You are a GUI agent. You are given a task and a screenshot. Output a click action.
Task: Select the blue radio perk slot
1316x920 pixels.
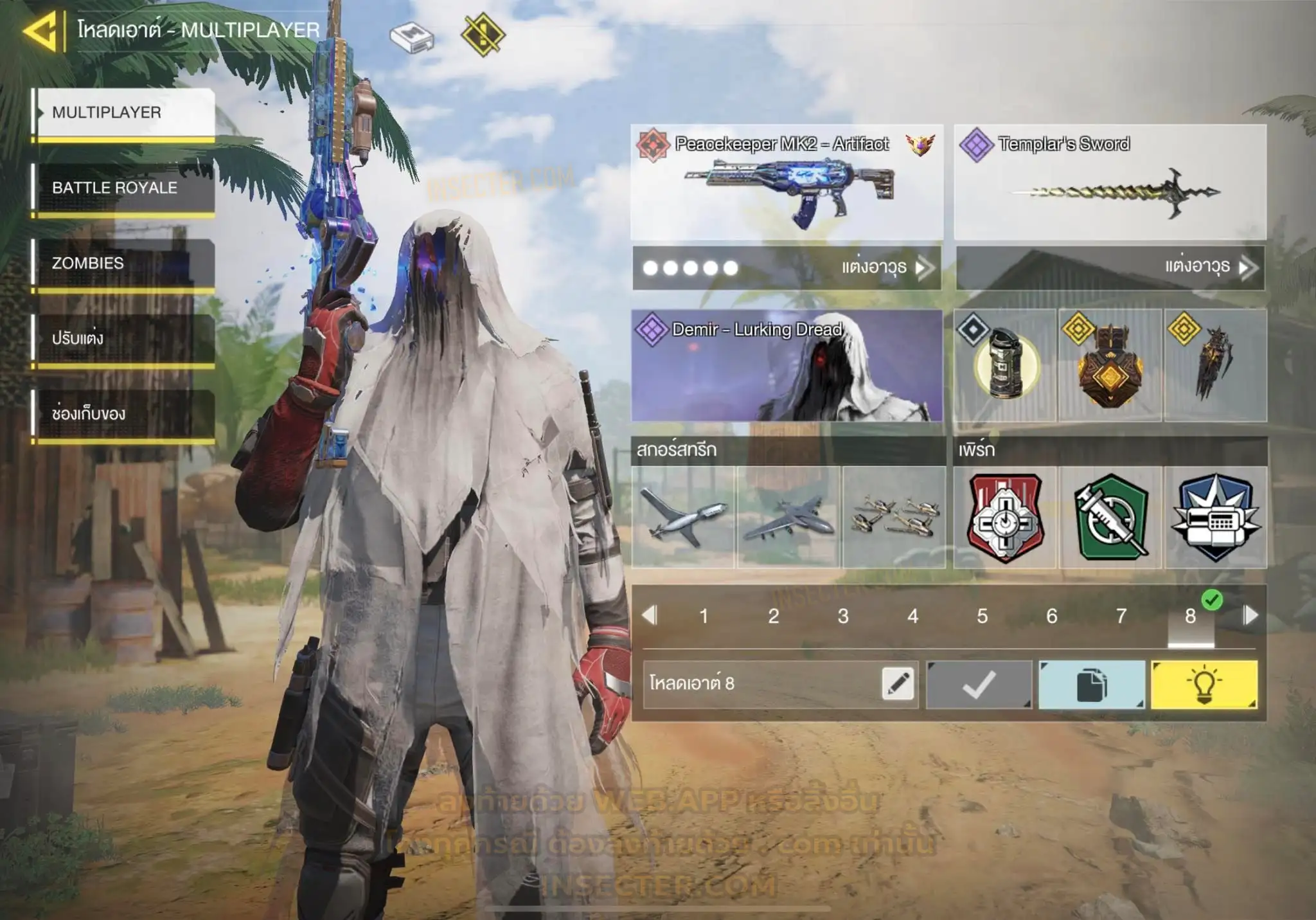pos(1215,518)
